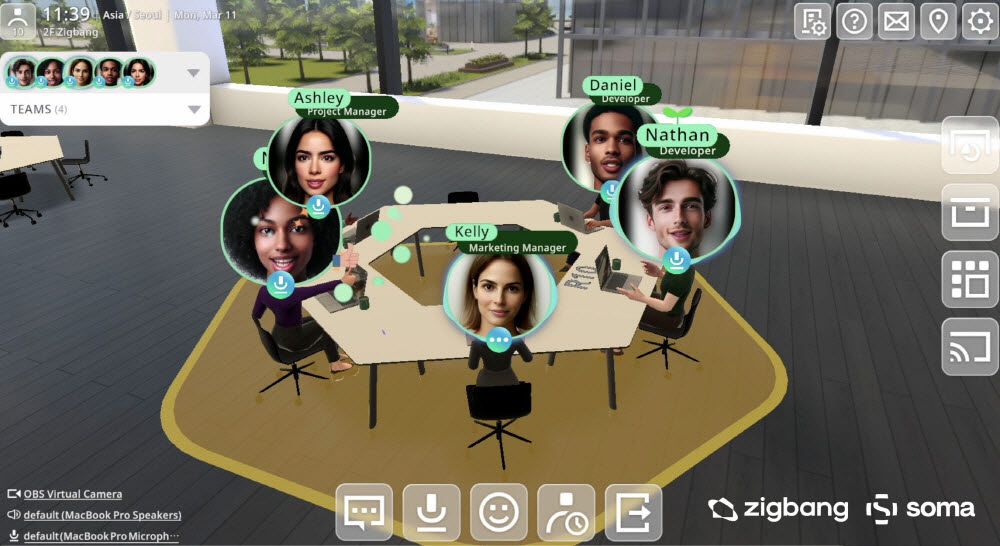The width and height of the screenshot is (1000, 546).
Task: Open the smiley emoji reactions
Action: click(x=498, y=512)
